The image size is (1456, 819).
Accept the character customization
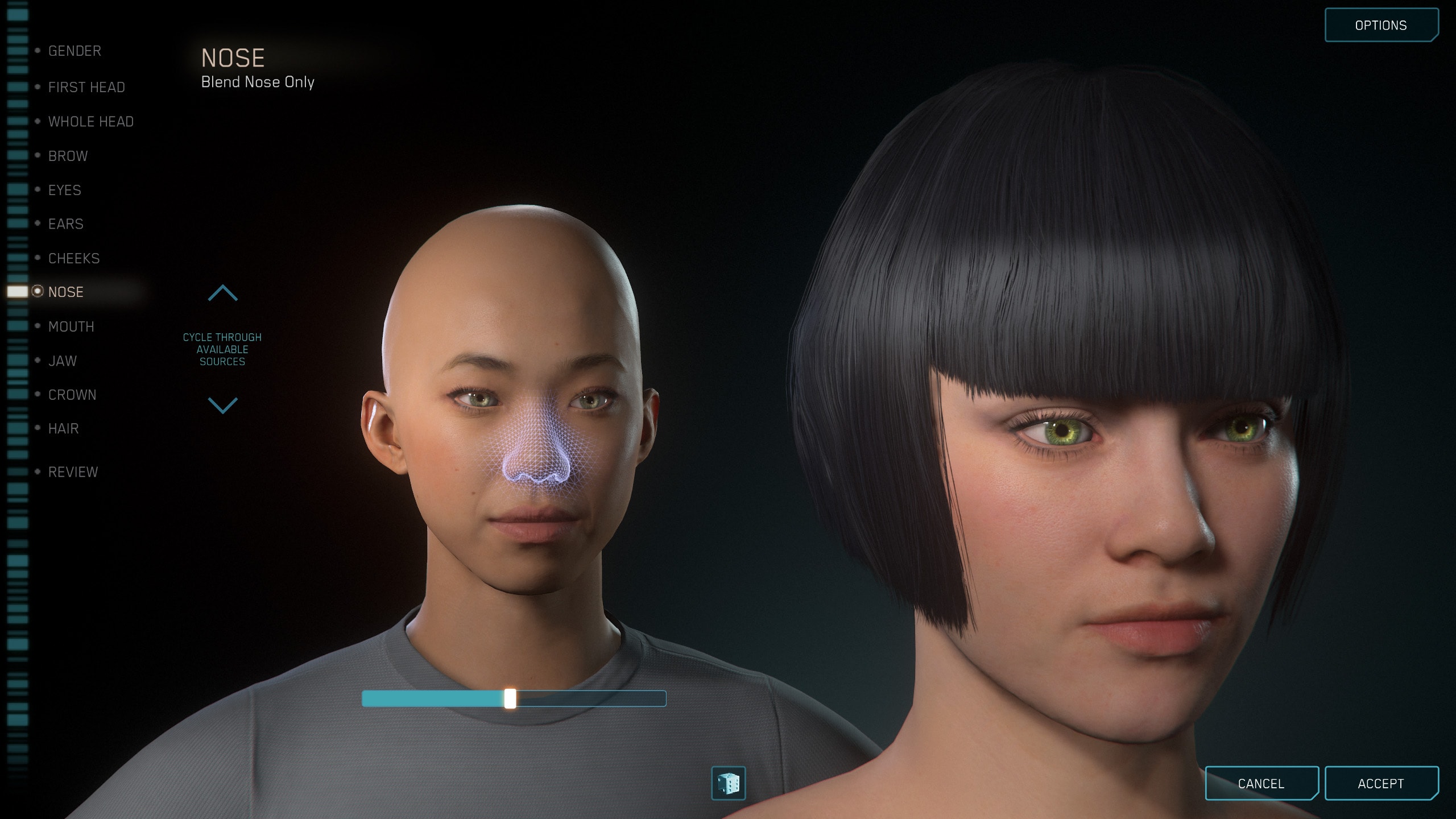pos(1380,784)
